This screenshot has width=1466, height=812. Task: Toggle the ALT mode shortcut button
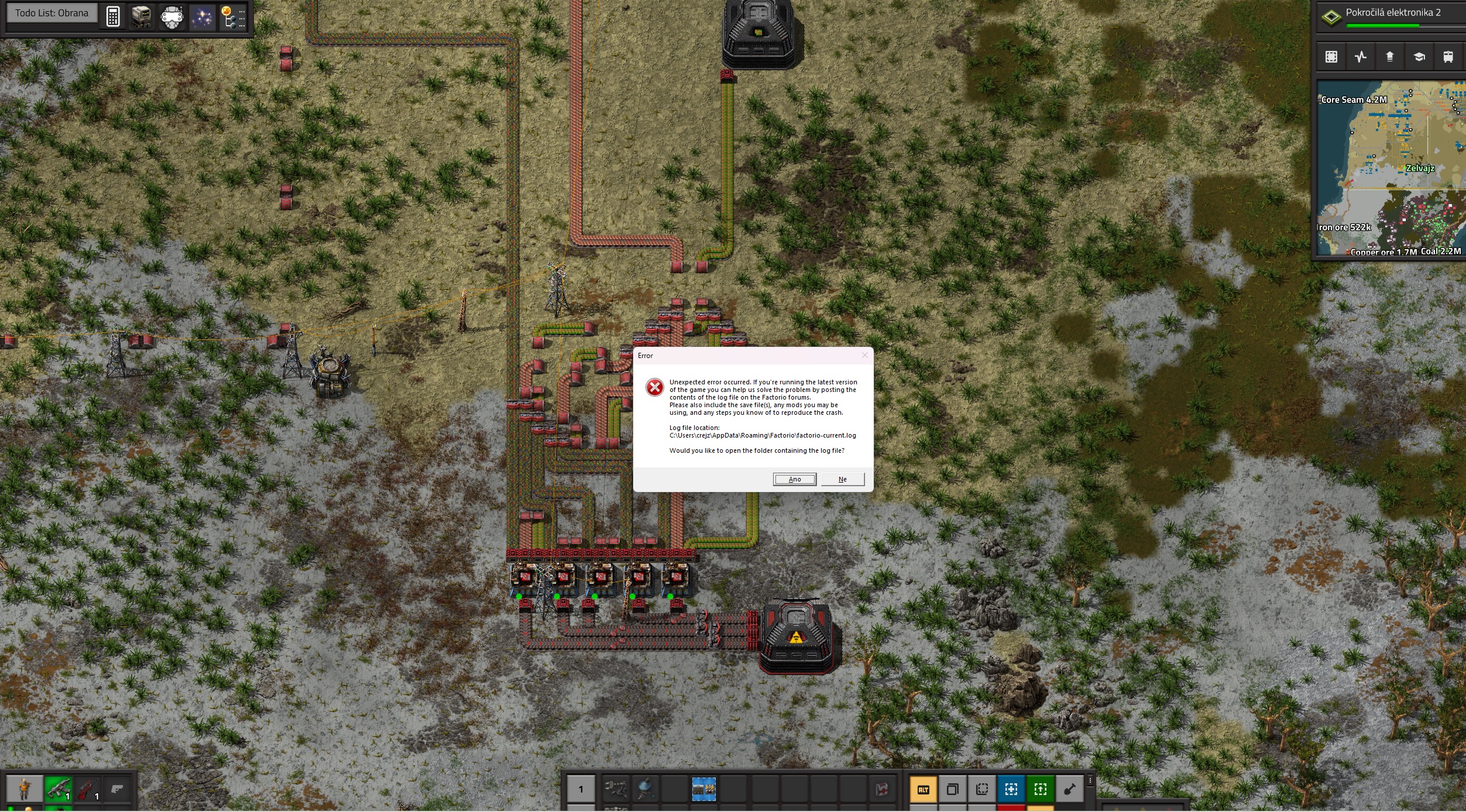pos(923,789)
